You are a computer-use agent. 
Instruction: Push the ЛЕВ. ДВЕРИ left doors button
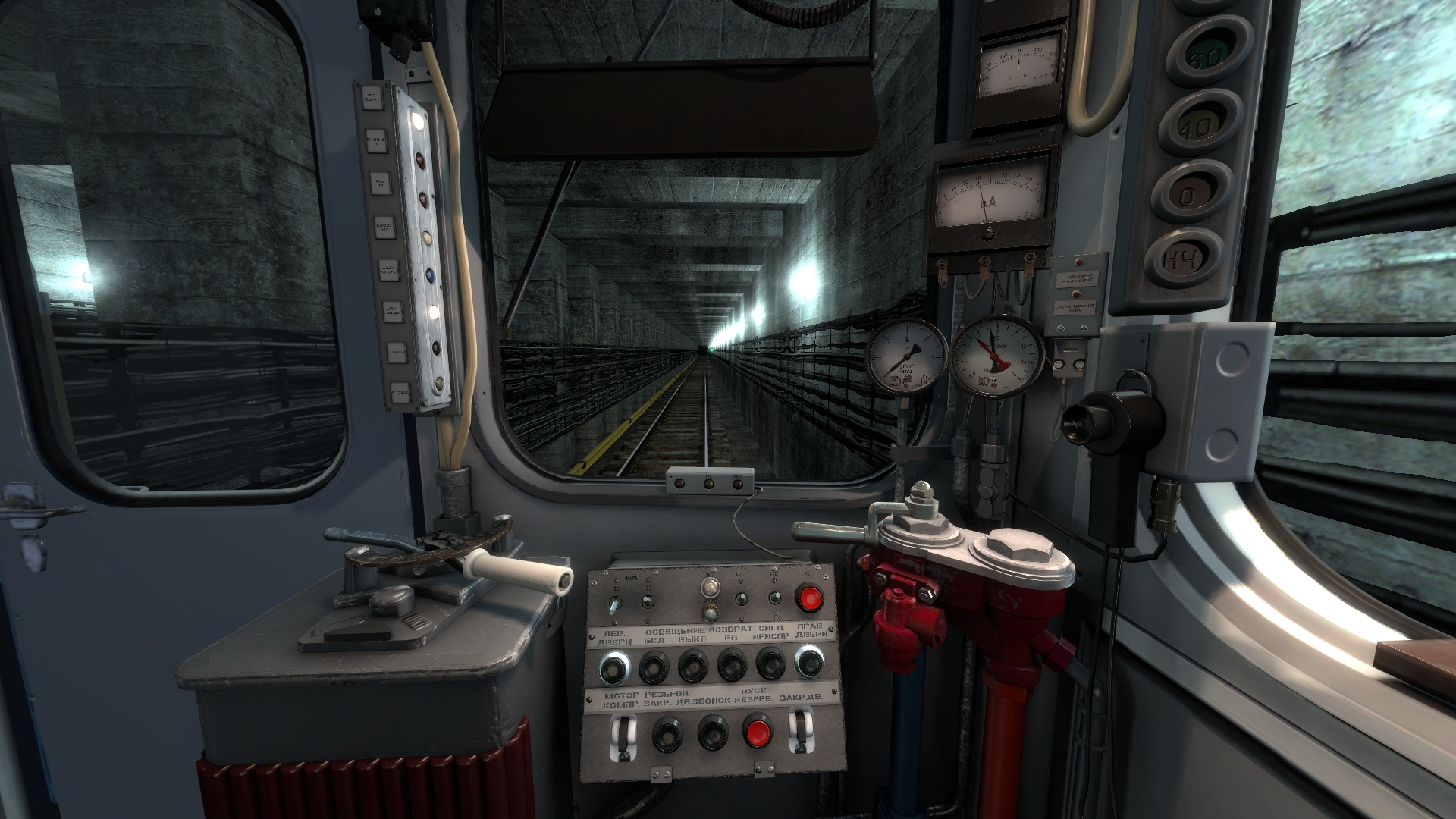pos(613,667)
